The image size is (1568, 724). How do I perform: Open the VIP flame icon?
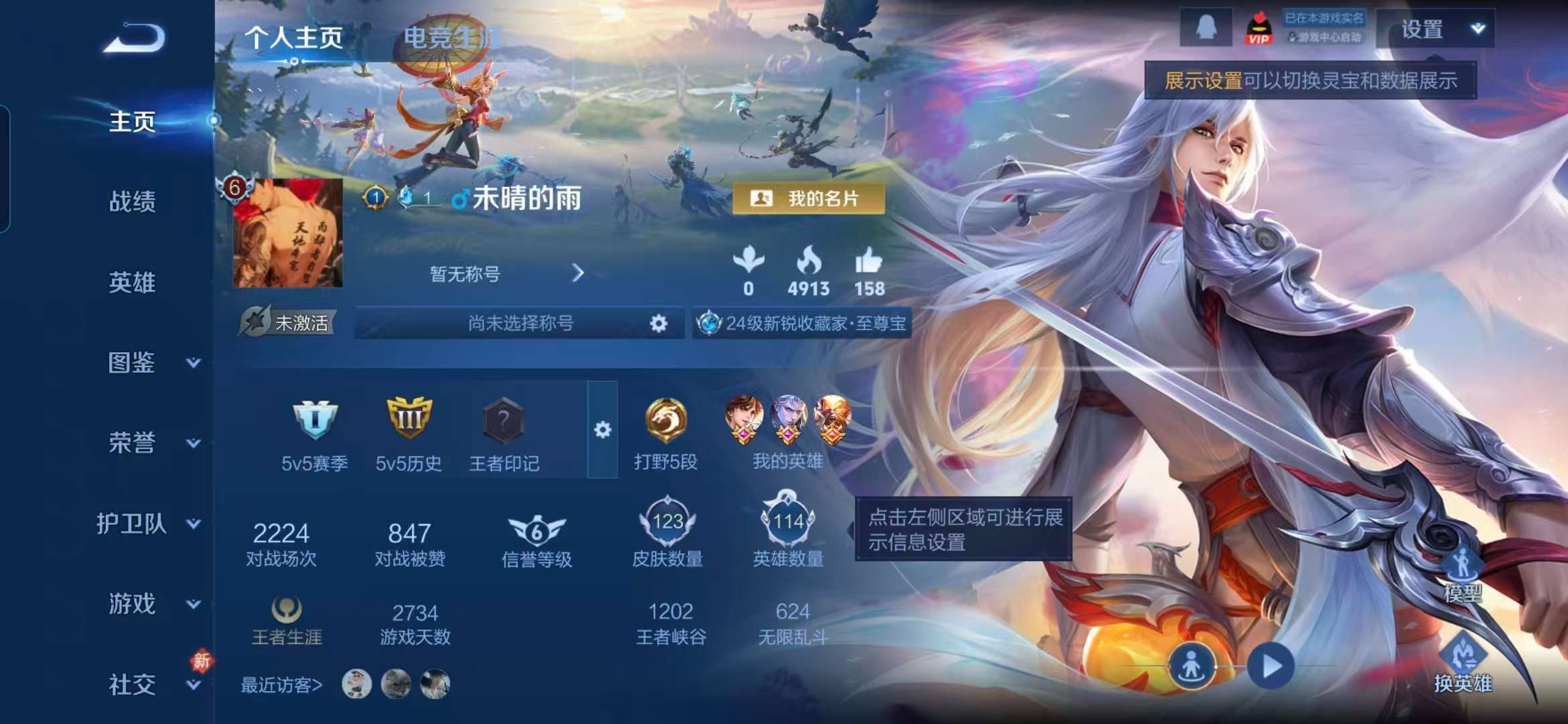point(1260,28)
